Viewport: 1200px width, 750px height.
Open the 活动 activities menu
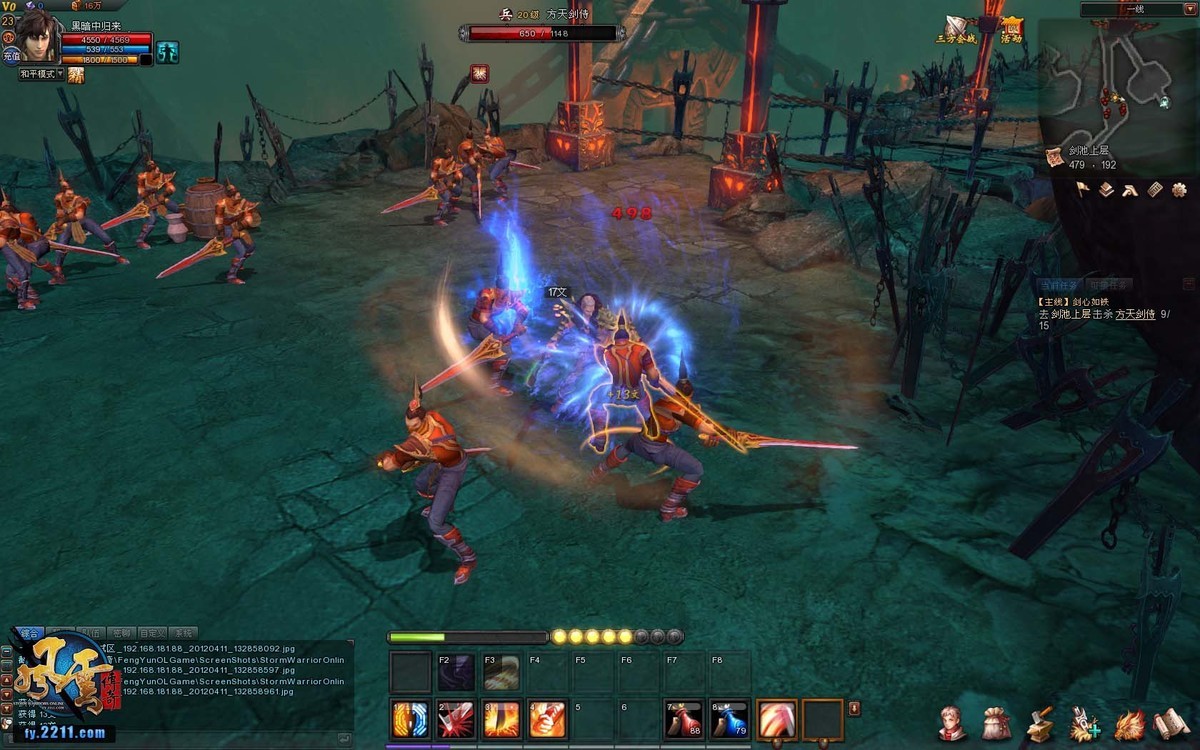[1011, 30]
